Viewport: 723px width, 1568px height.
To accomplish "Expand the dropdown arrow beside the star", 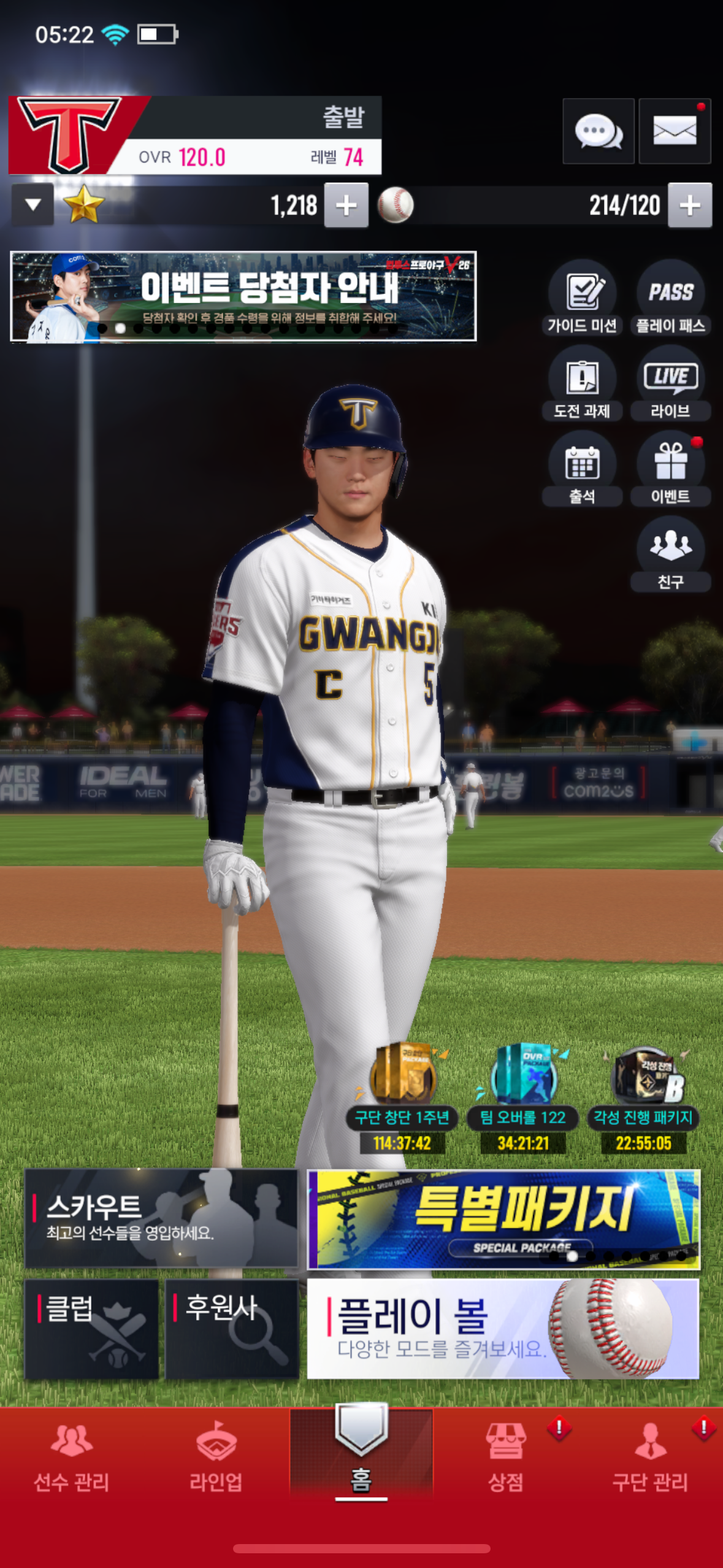I will [x=33, y=205].
